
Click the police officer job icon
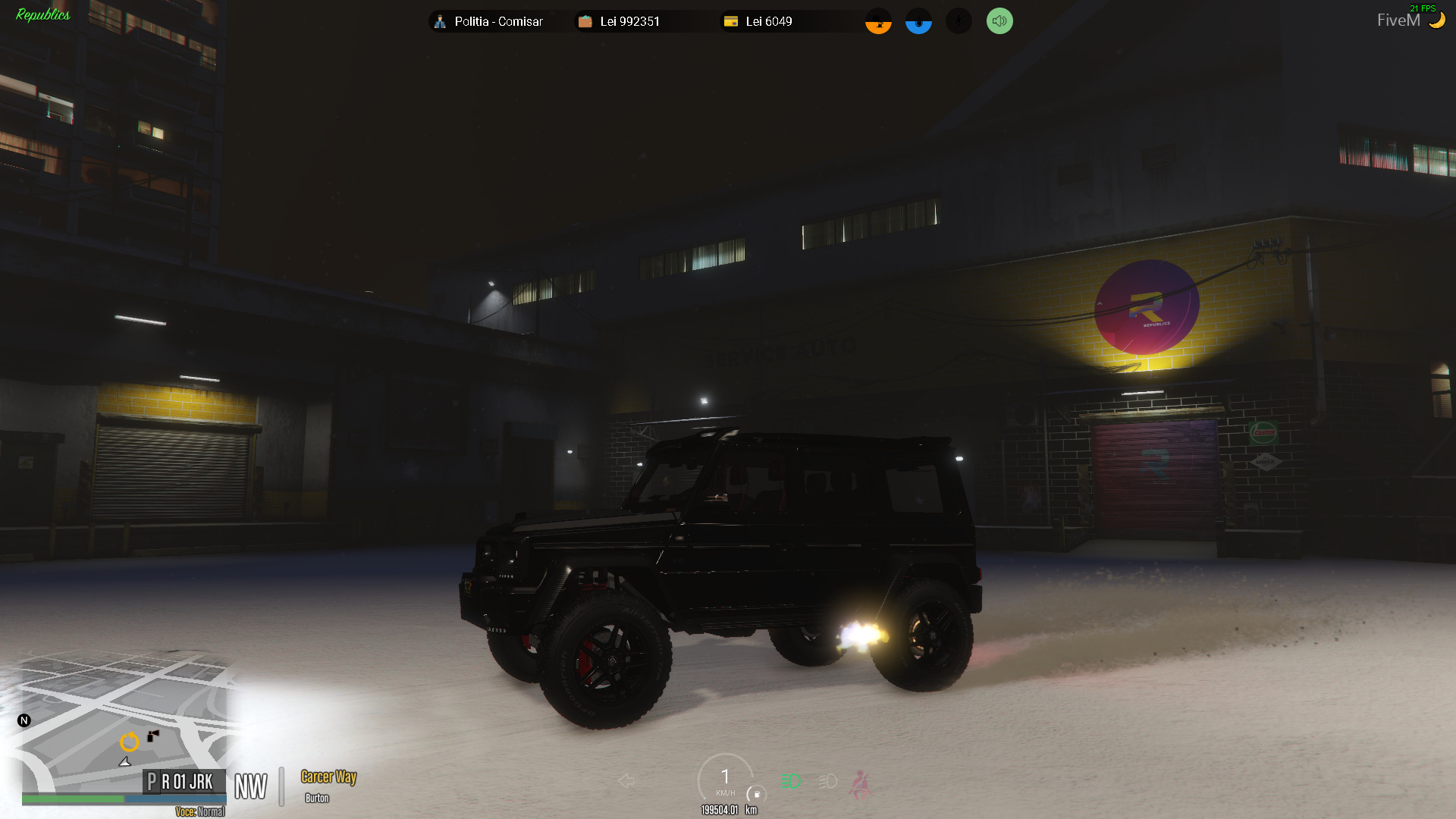pyautogui.click(x=440, y=21)
